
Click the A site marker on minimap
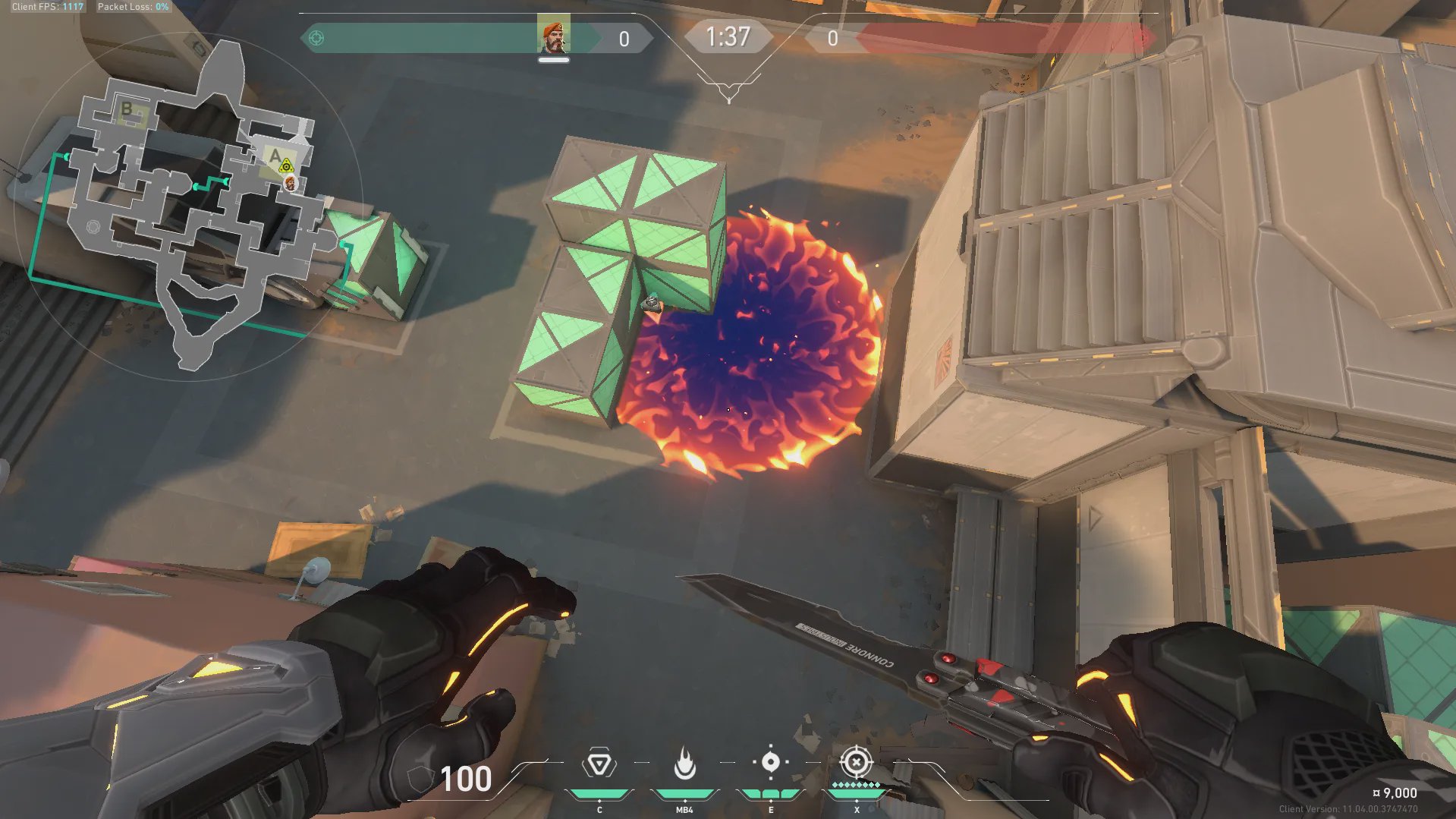point(275,156)
